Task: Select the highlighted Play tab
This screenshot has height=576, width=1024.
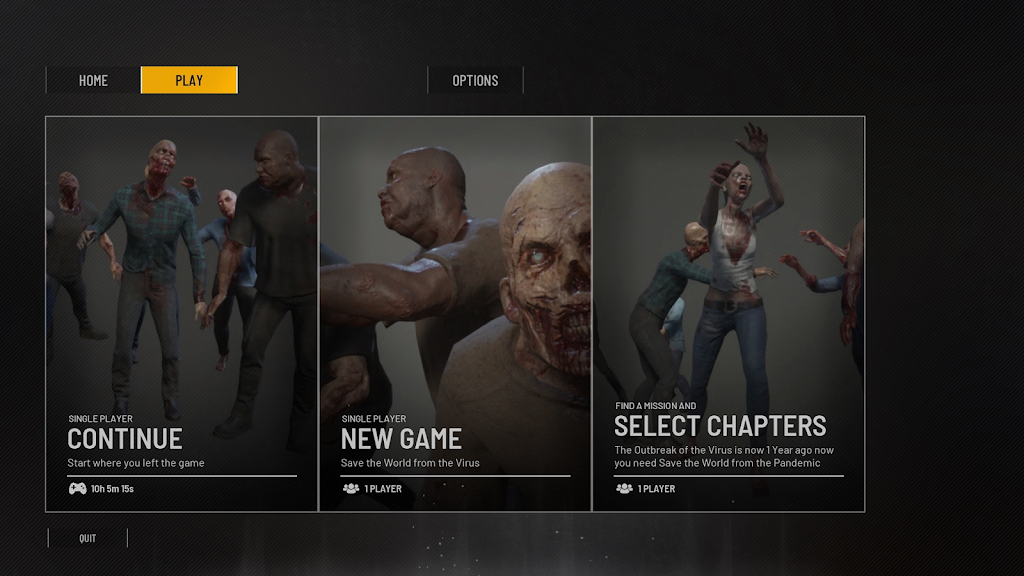Action: coord(189,80)
